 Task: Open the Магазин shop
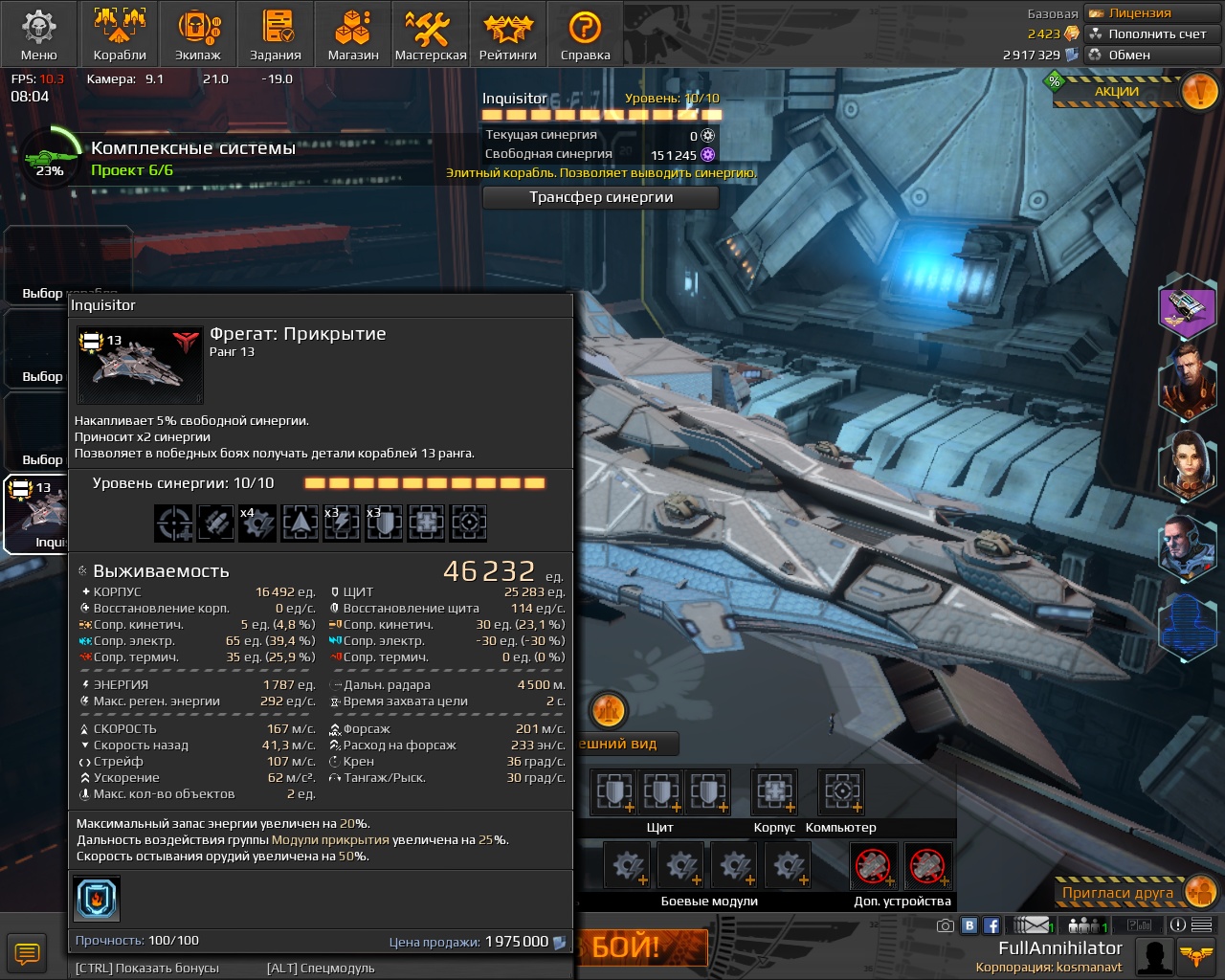(x=353, y=33)
